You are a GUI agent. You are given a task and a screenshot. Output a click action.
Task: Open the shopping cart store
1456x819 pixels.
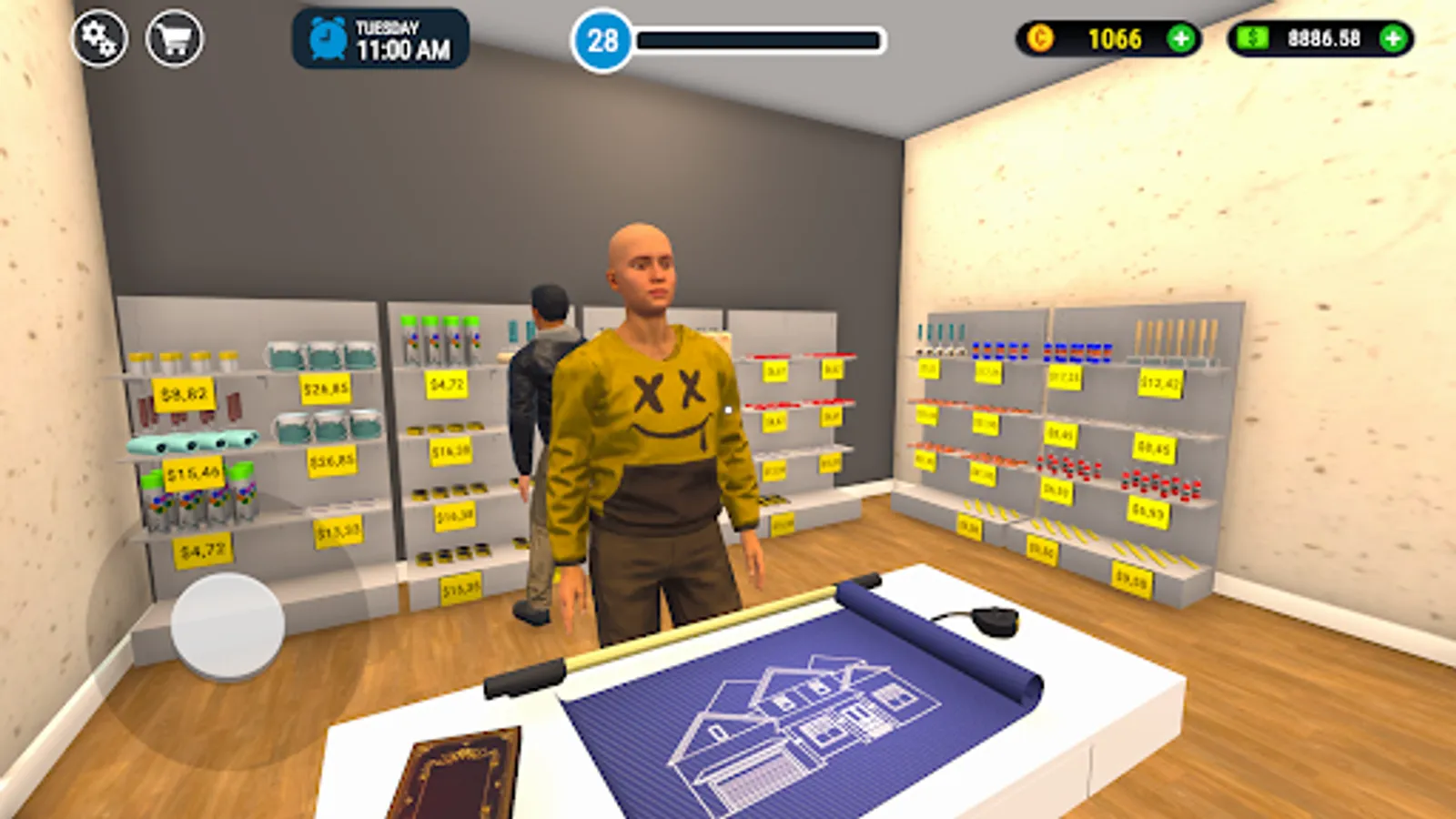click(x=177, y=38)
